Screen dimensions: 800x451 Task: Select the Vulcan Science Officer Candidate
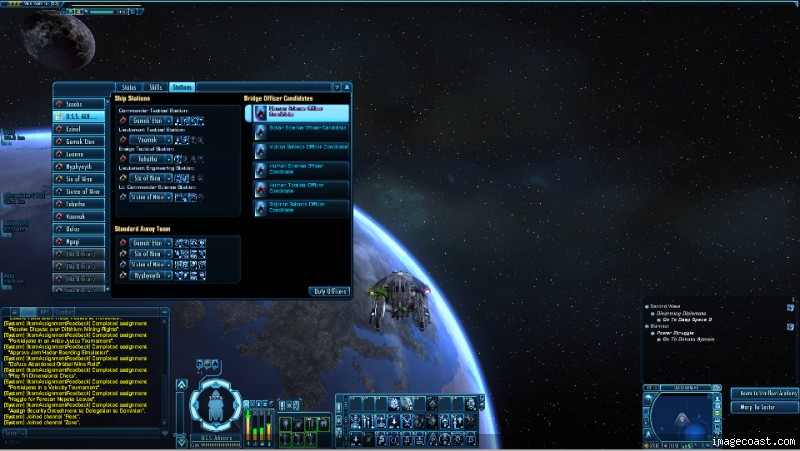pyautogui.click(x=301, y=148)
